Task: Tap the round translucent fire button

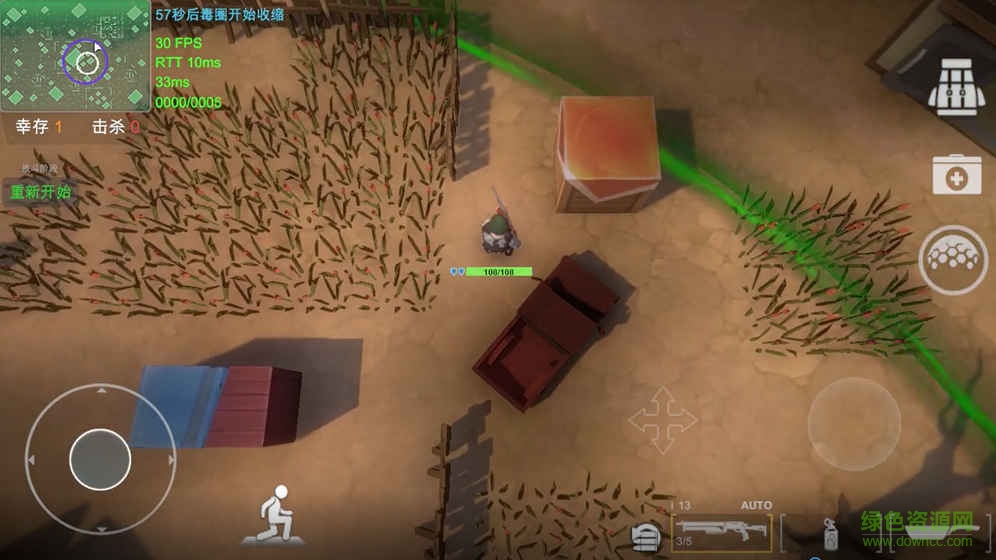Action: (x=853, y=423)
